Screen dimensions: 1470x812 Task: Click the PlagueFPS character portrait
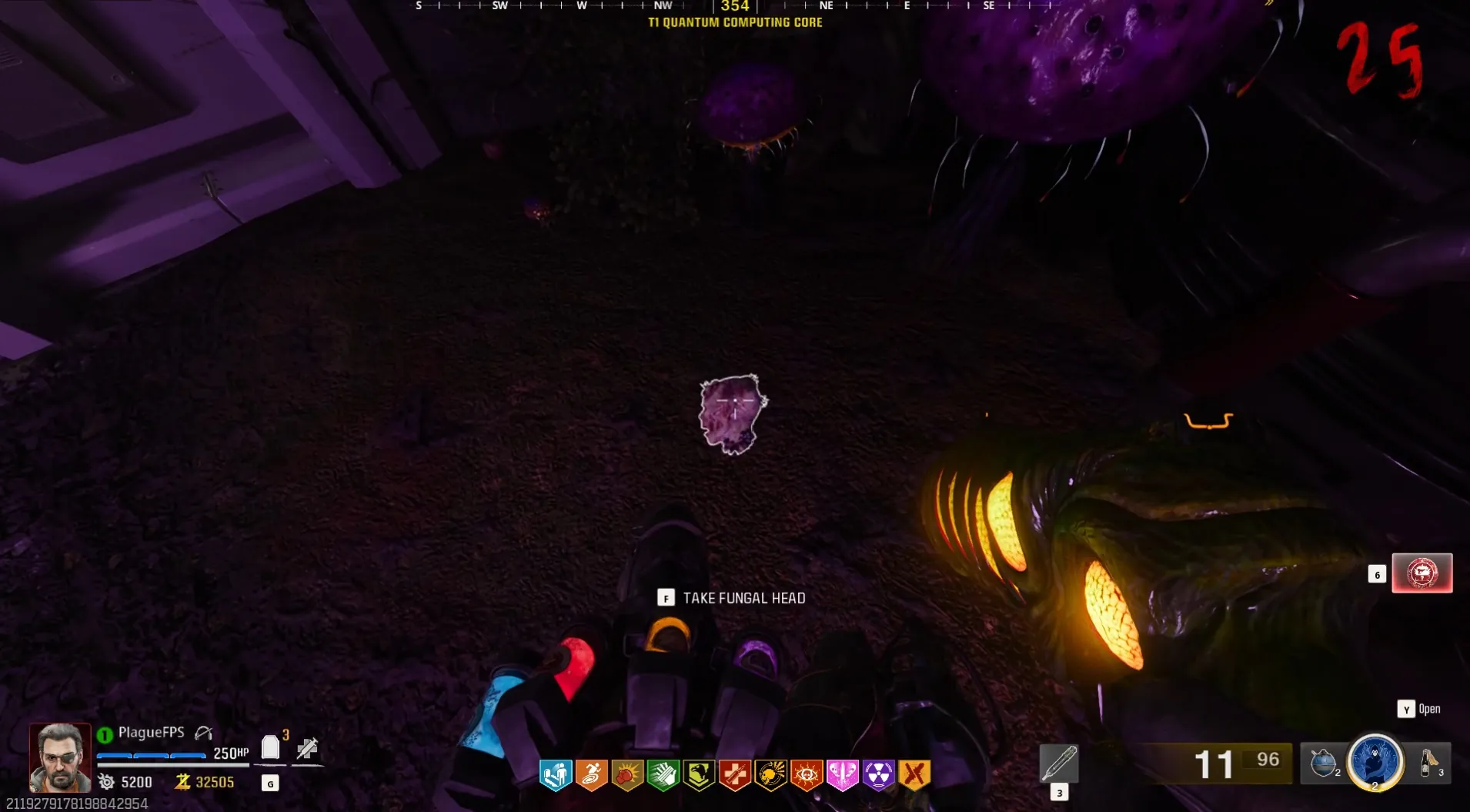click(x=60, y=757)
